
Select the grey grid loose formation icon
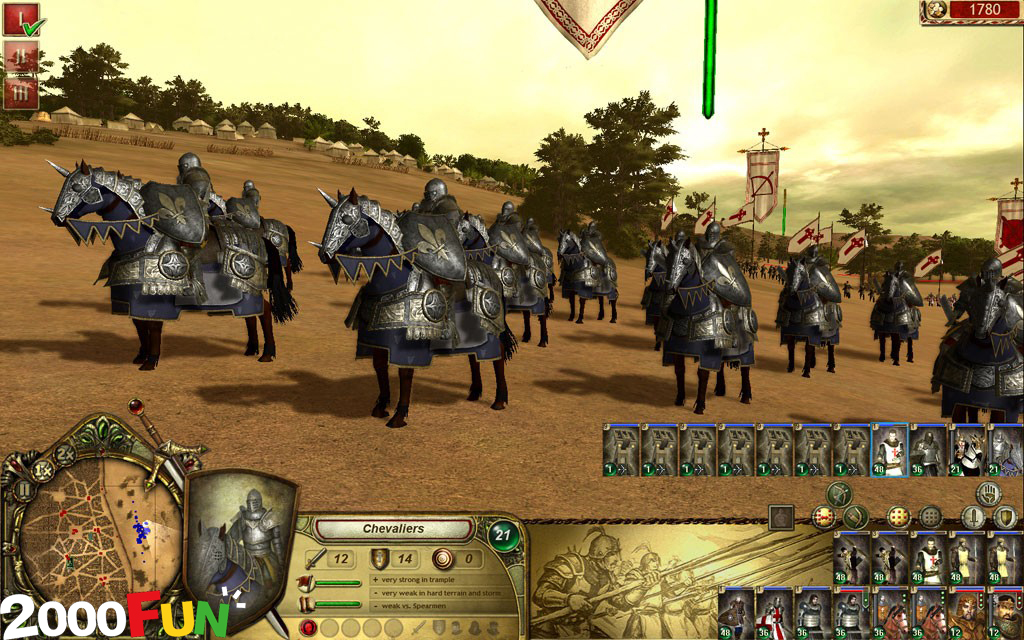[930, 517]
